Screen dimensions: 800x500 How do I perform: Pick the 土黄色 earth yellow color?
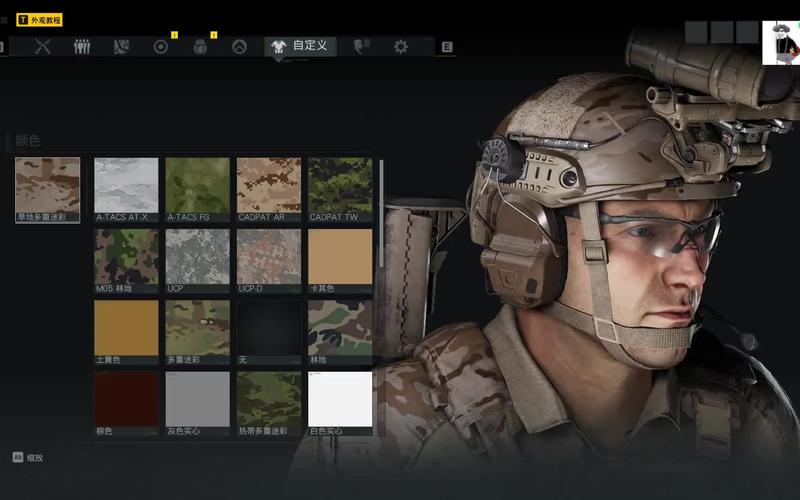(126, 327)
